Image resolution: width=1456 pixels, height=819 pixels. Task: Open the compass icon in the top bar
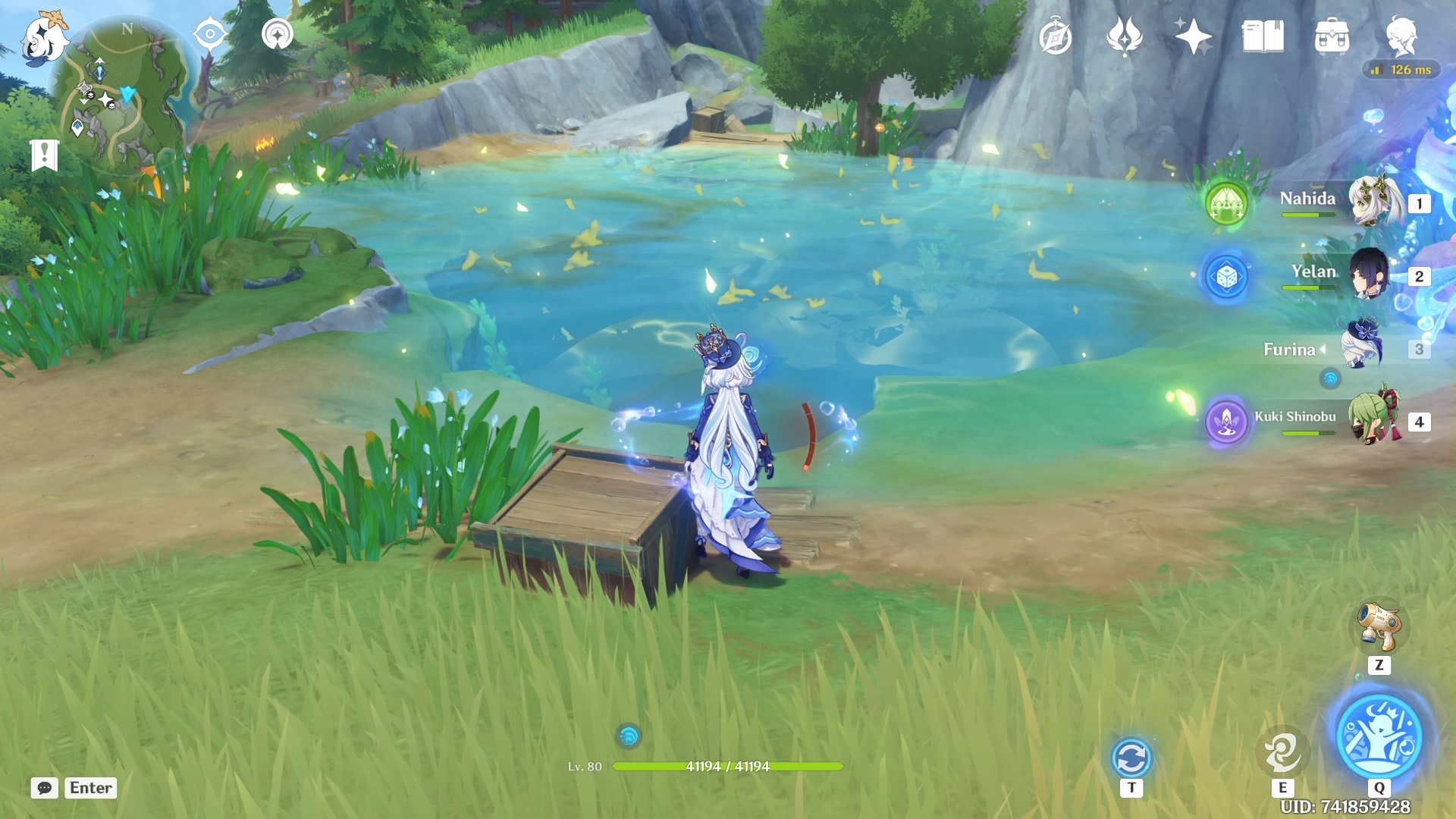click(1056, 37)
